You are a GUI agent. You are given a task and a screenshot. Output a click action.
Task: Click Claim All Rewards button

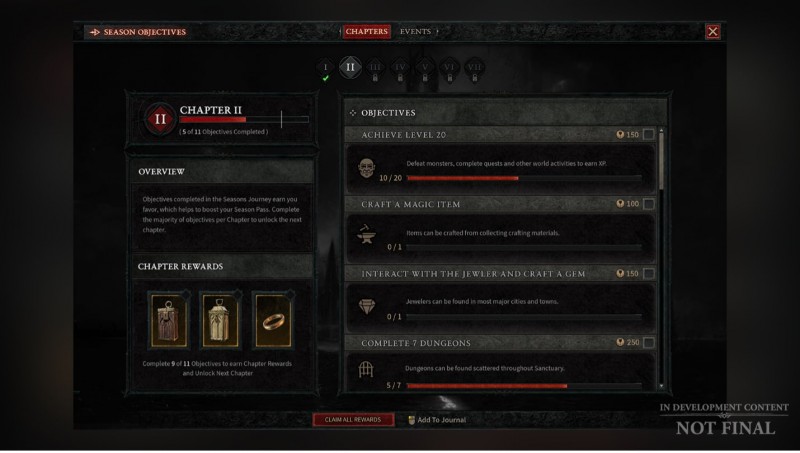tap(353, 420)
